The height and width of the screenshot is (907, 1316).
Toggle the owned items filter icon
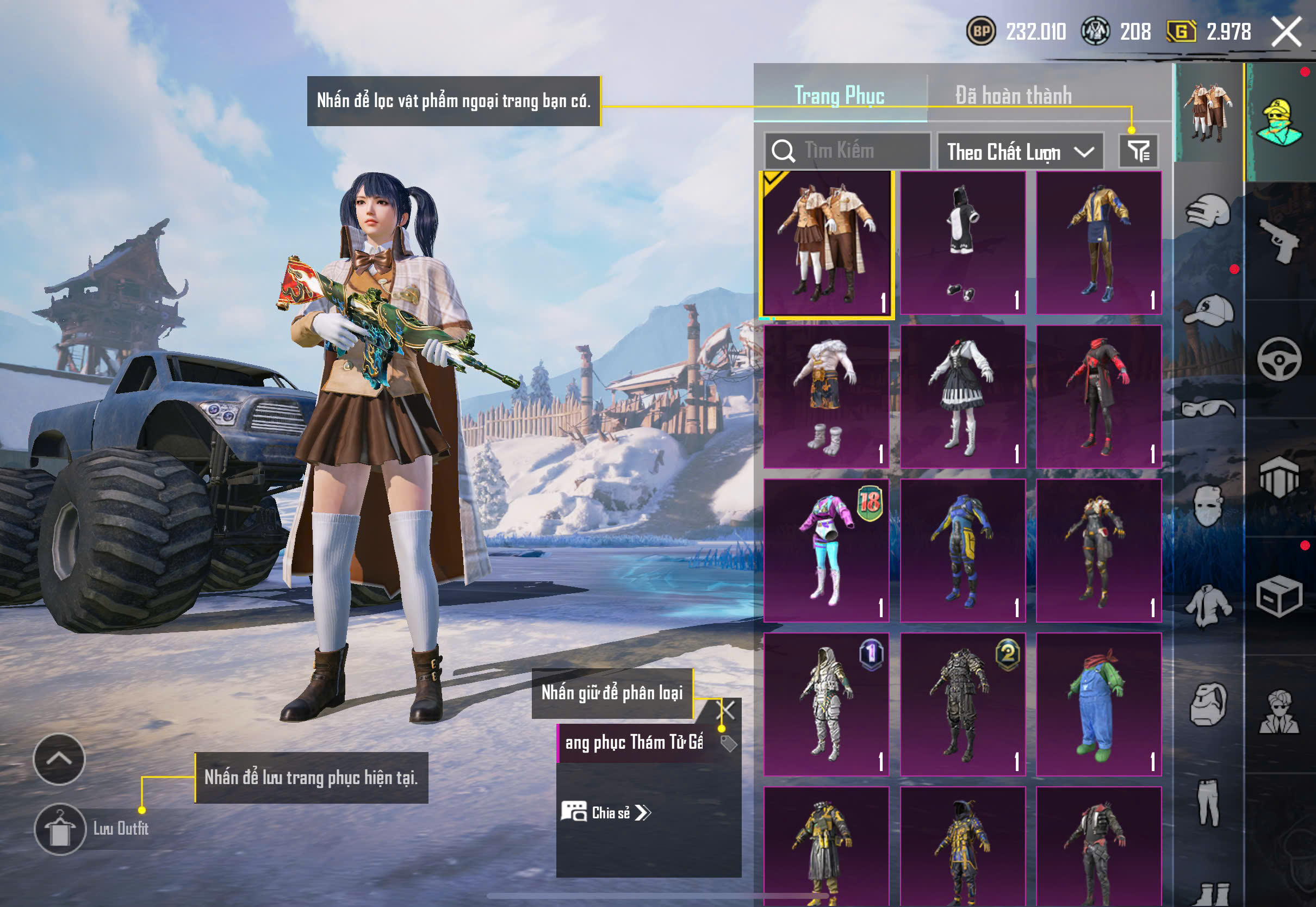(1138, 151)
